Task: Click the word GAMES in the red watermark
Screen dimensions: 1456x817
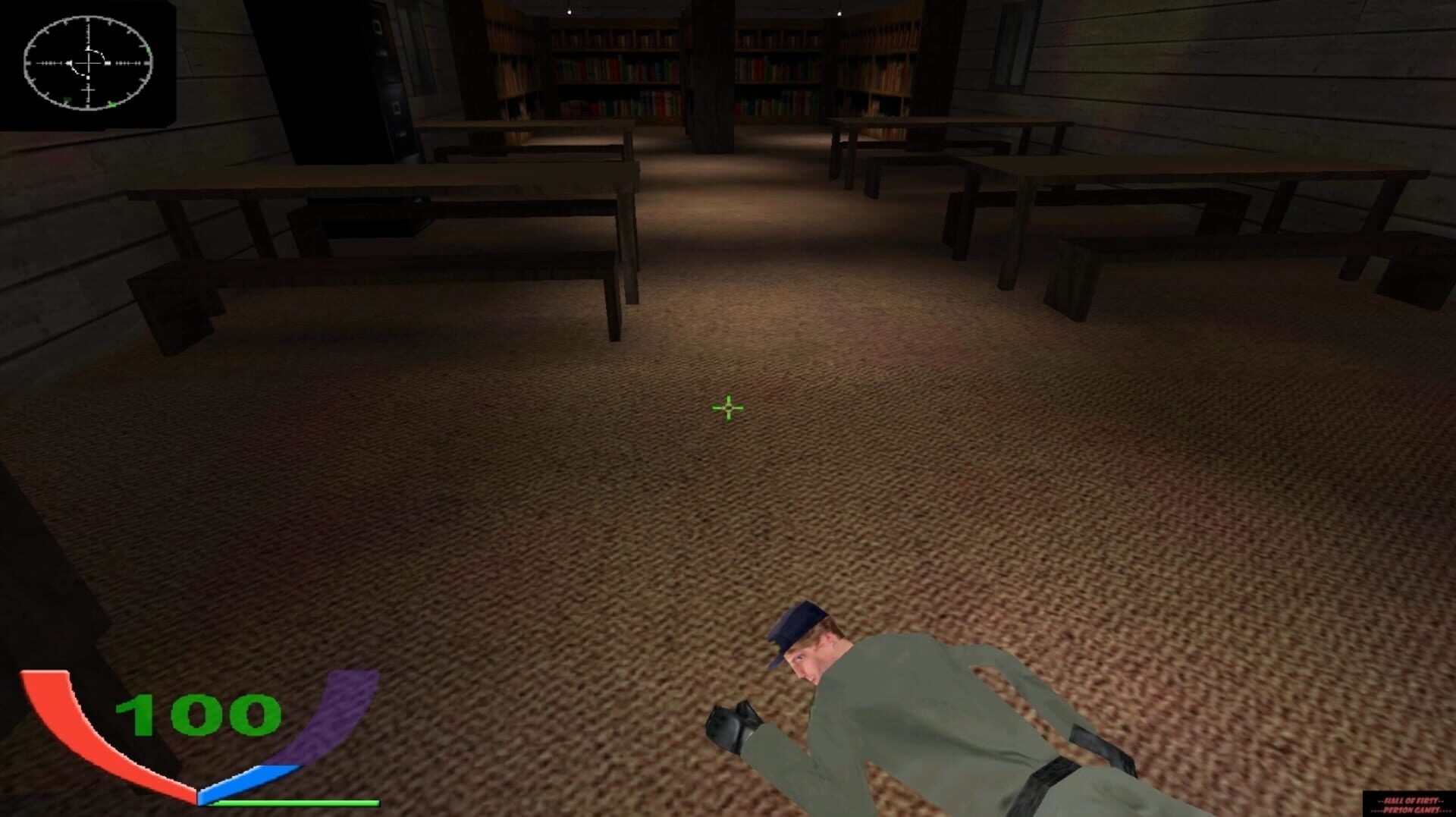Action: pyautogui.click(x=1429, y=810)
